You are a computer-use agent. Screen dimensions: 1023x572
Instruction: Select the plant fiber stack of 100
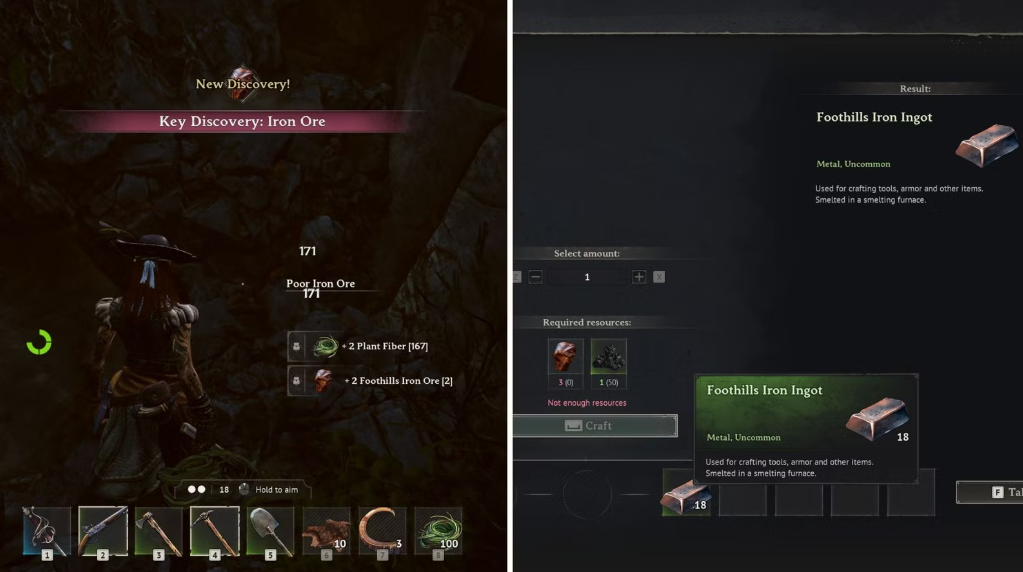coord(438,530)
